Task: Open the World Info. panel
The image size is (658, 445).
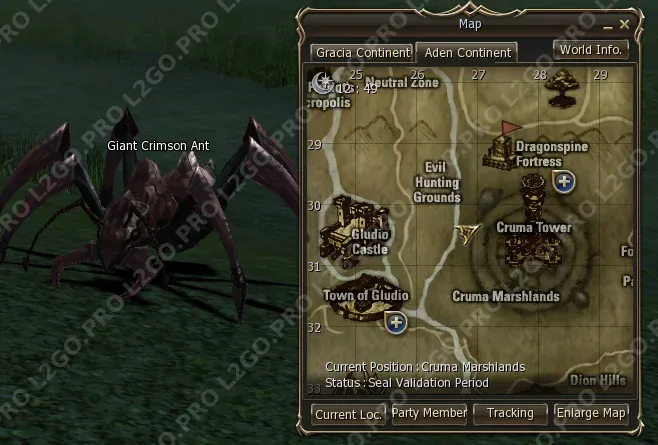Action: click(591, 49)
